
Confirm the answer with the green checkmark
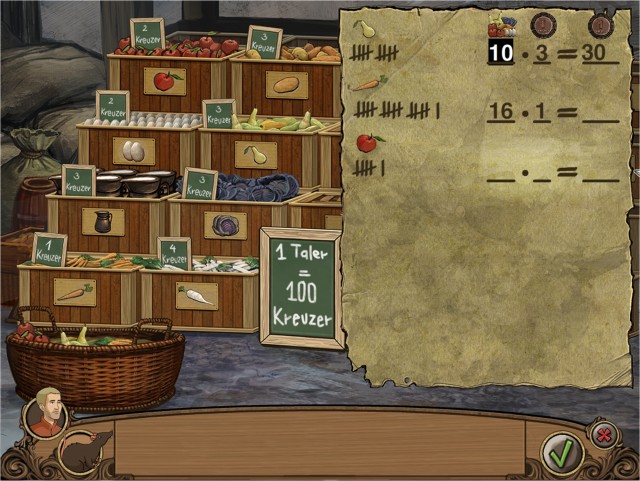click(x=562, y=453)
